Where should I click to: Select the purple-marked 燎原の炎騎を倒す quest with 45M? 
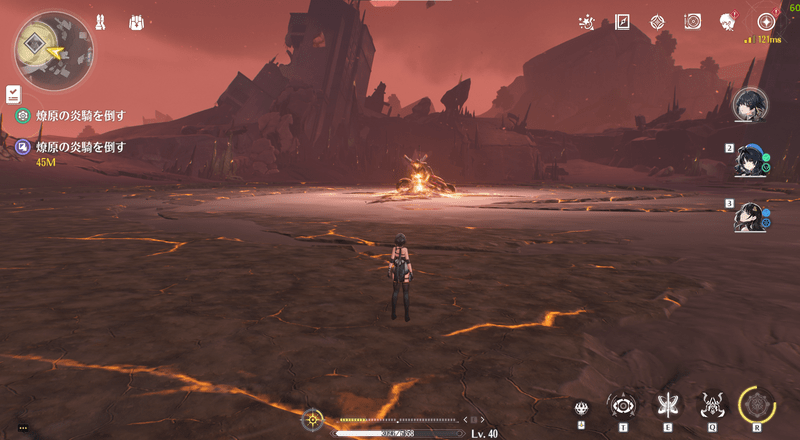click(x=80, y=147)
